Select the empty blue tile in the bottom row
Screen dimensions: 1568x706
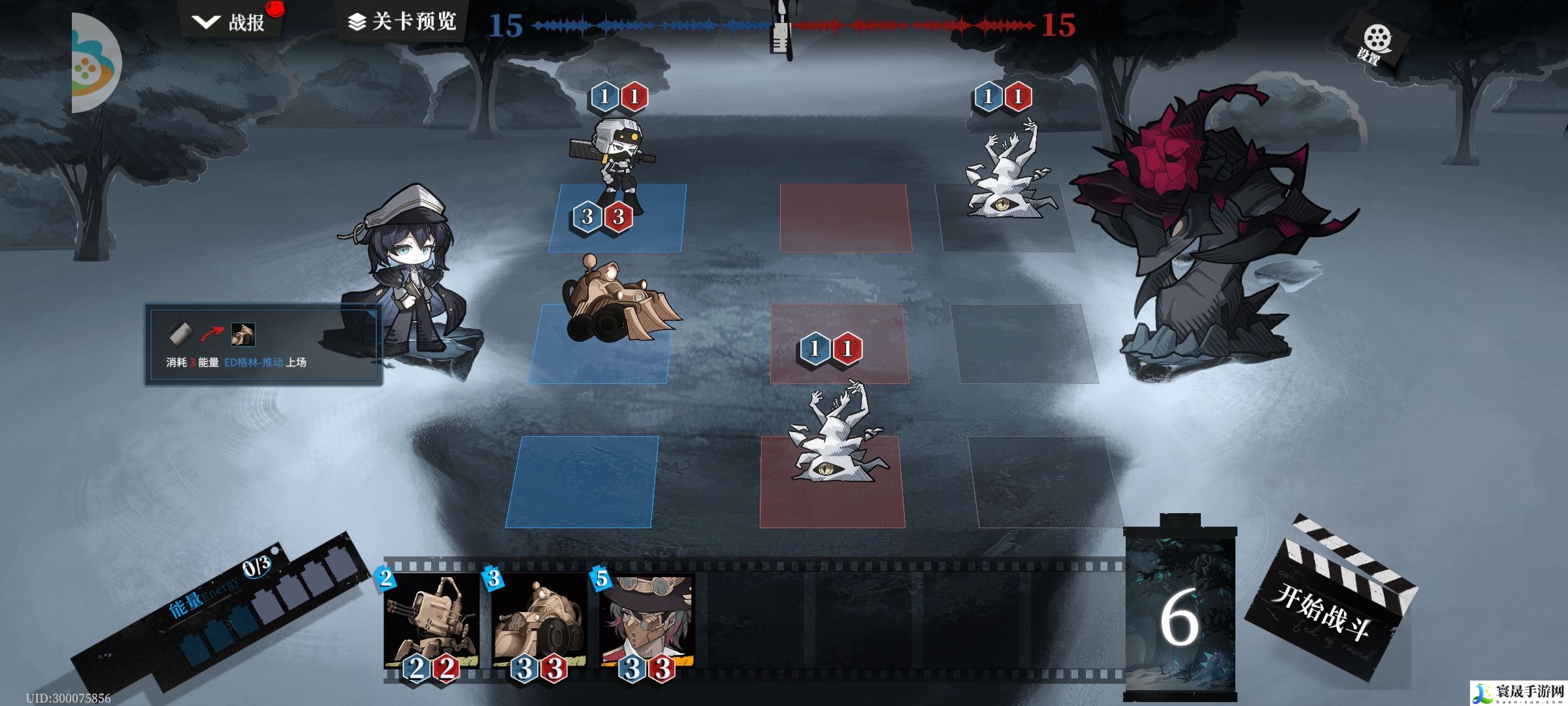coord(581,482)
